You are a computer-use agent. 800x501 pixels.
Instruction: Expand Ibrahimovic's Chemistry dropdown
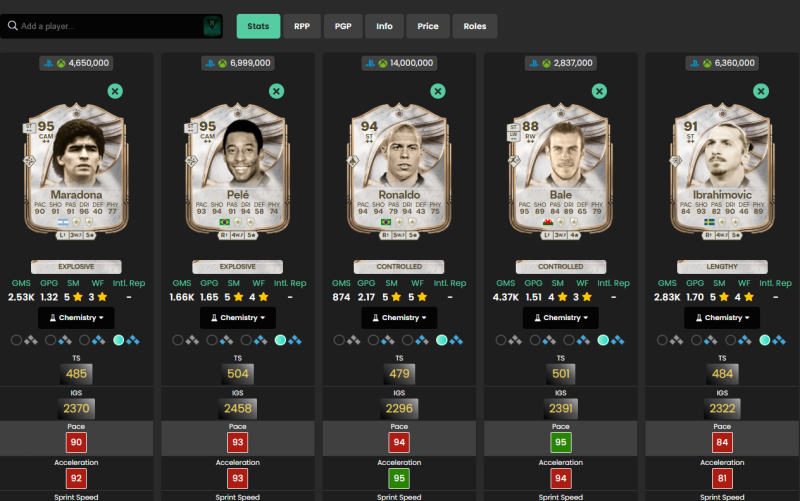point(723,318)
